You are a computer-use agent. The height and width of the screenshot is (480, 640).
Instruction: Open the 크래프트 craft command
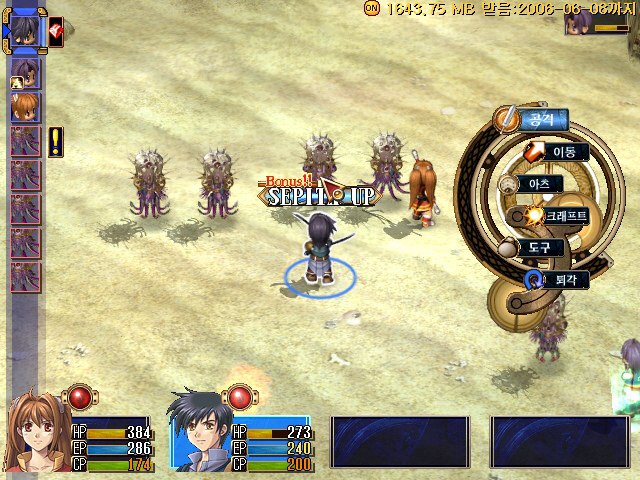(x=560, y=216)
